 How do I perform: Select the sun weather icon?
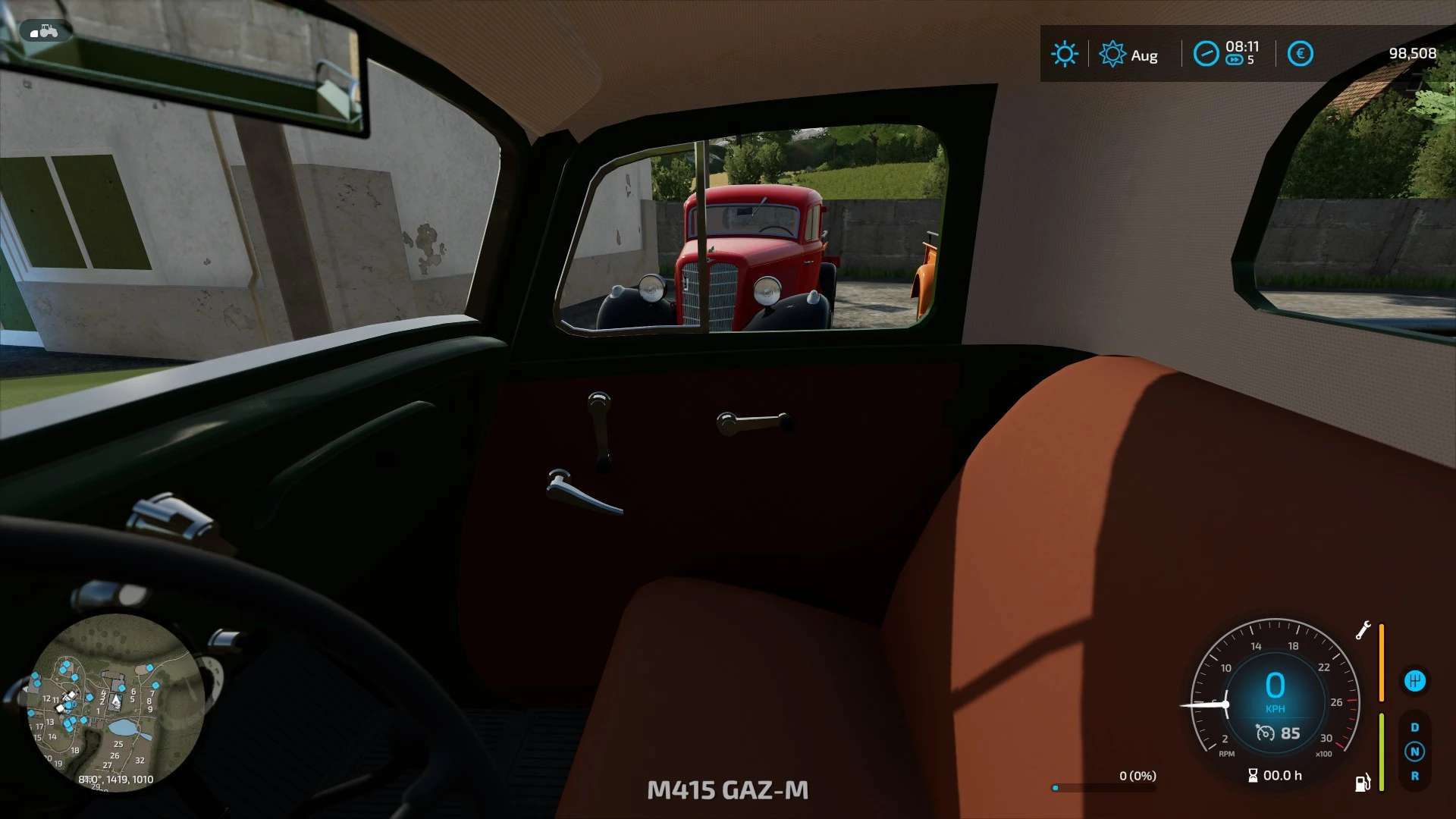[1064, 54]
